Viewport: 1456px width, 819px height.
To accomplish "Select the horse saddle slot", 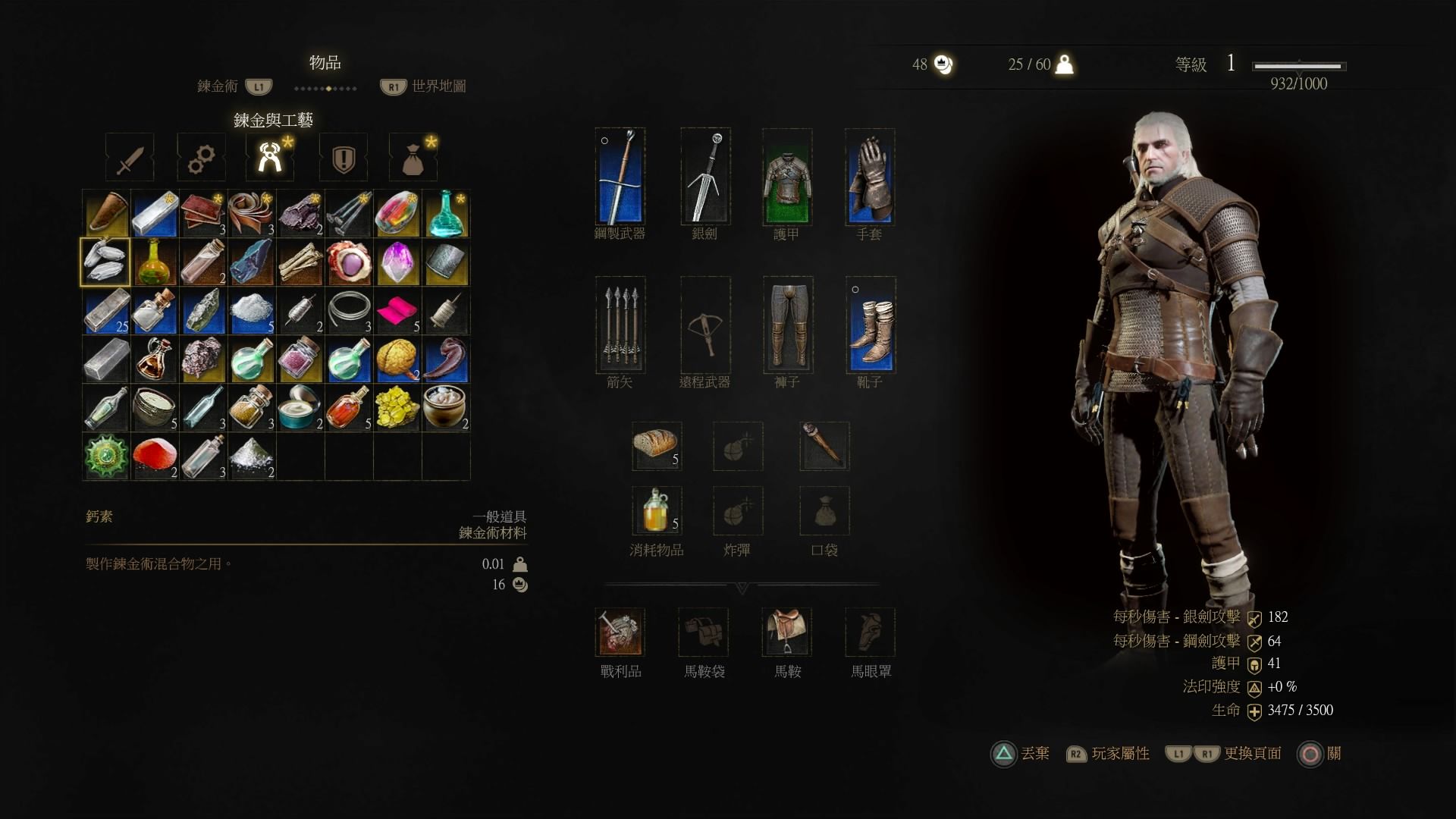I will click(787, 632).
